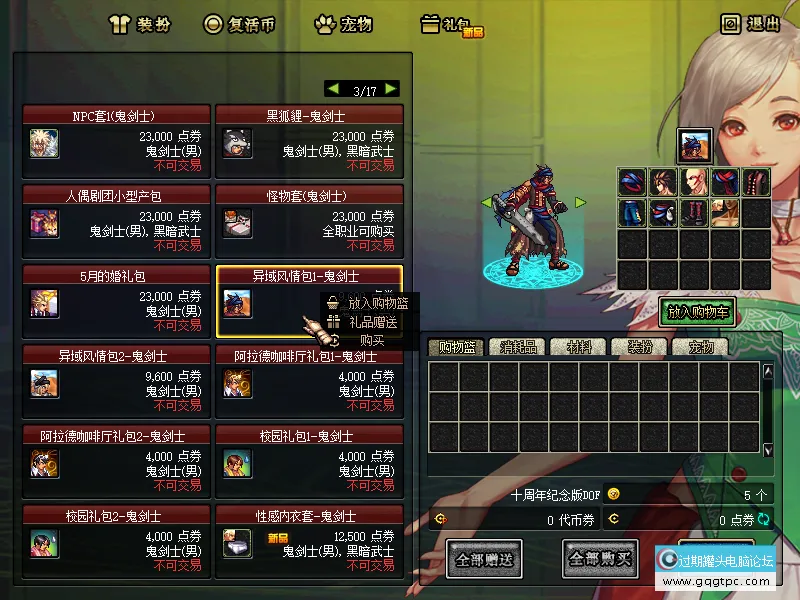This screenshot has height=600, width=800.
Task: Switch to the 消耗品 cart tab
Action: click(518, 348)
